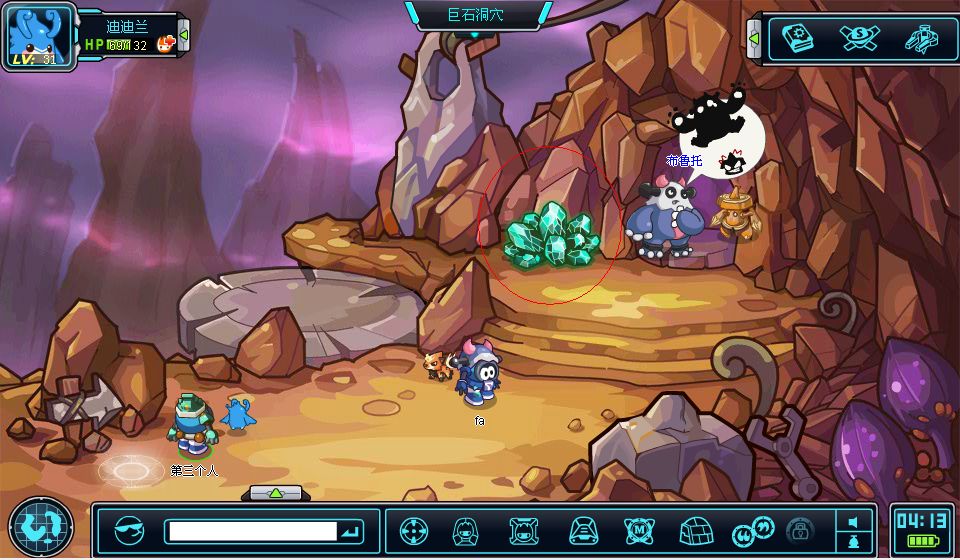Viewport: 960px width, 560px height.
Task: Expand the green arrow tab above toolbar
Action: tap(277, 493)
